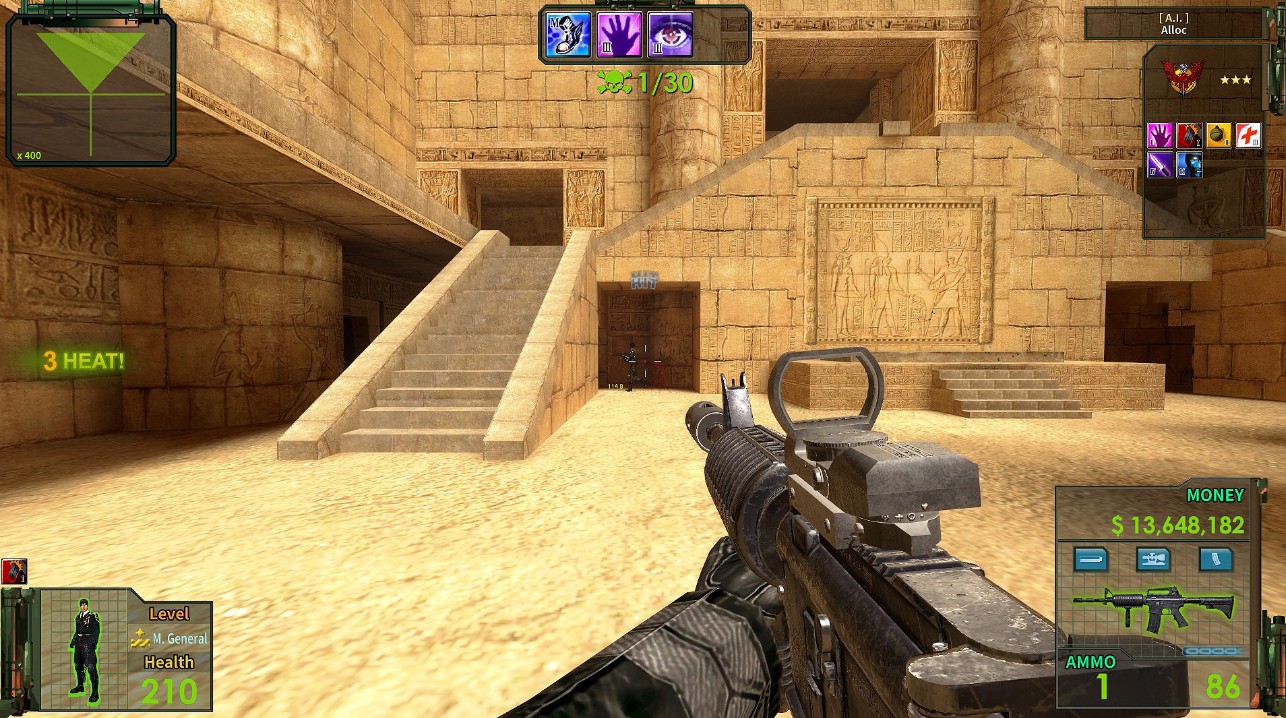This screenshot has height=718, width=1286.
Task: Activate the winged boot speed skill
Action: (569, 34)
